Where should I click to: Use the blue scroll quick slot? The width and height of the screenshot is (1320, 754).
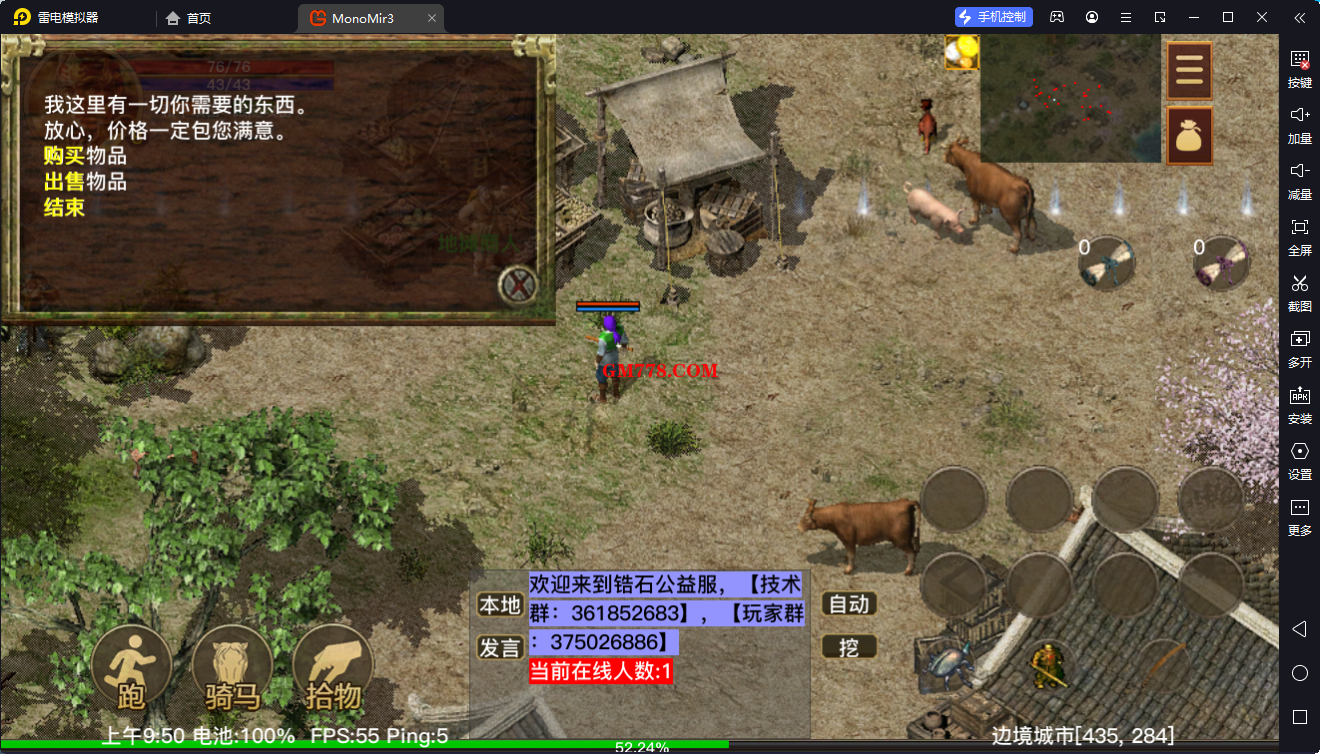tap(1106, 263)
